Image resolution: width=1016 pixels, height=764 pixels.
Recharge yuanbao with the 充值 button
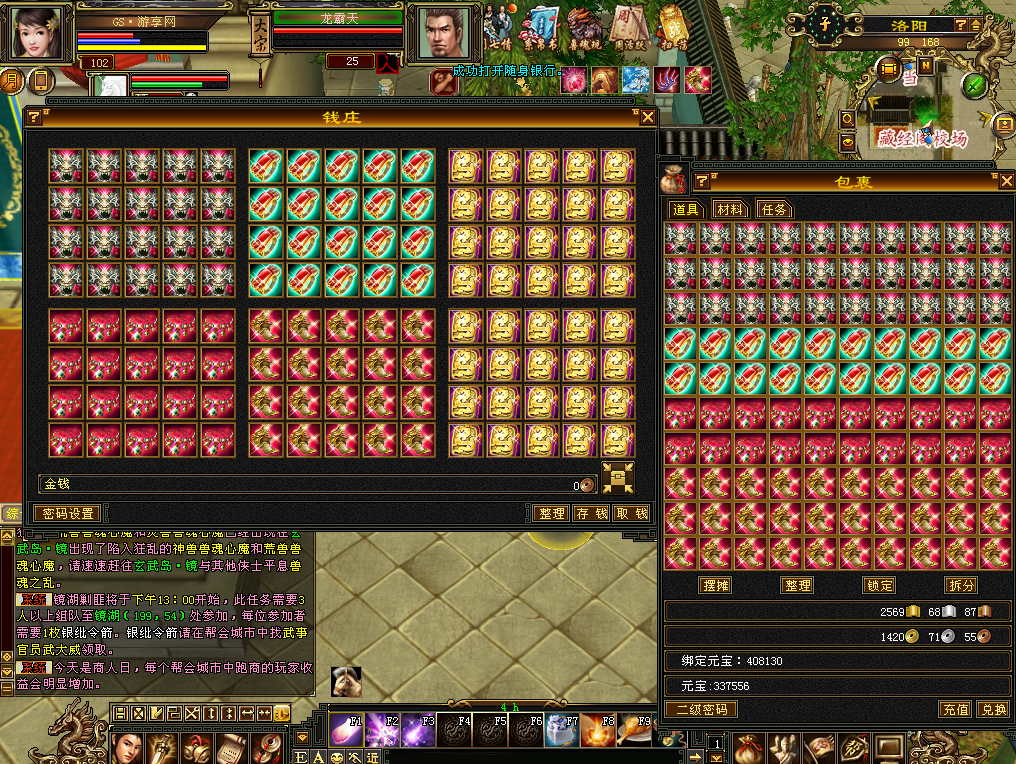click(x=955, y=709)
